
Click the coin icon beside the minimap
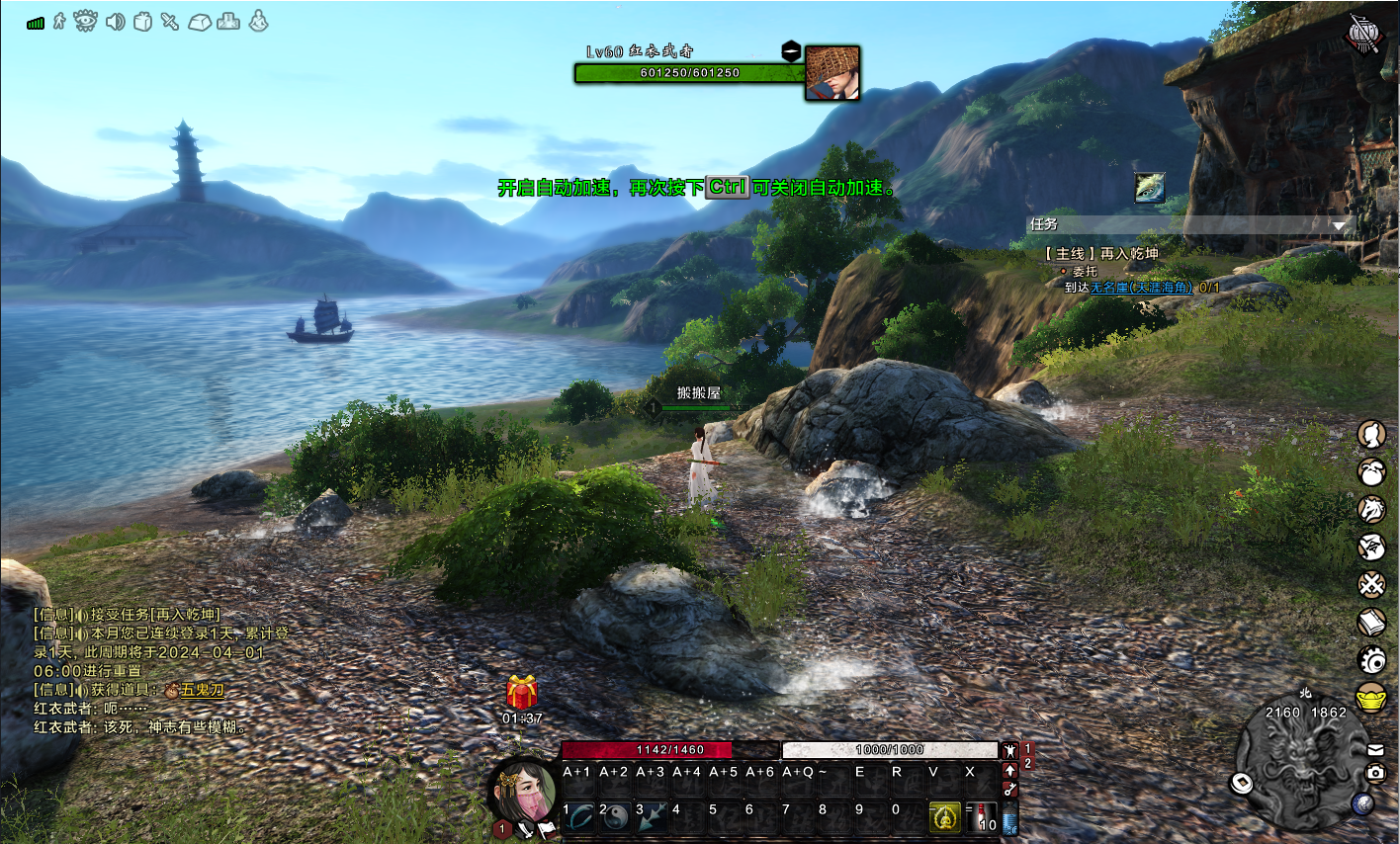(x=1242, y=784)
